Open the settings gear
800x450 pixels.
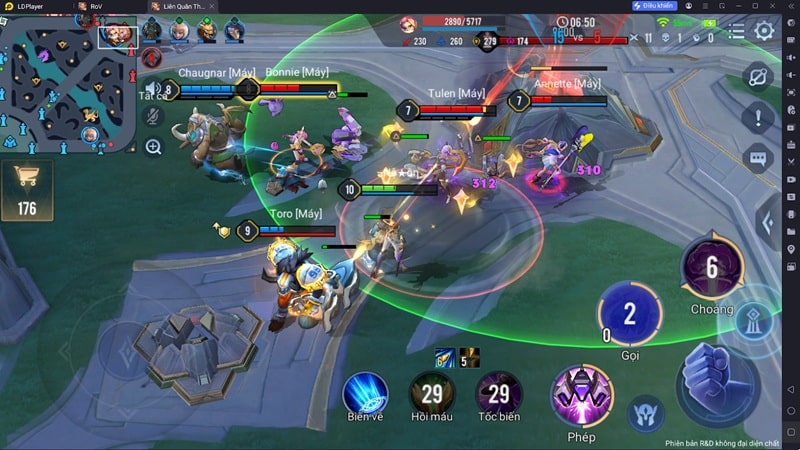[765, 30]
